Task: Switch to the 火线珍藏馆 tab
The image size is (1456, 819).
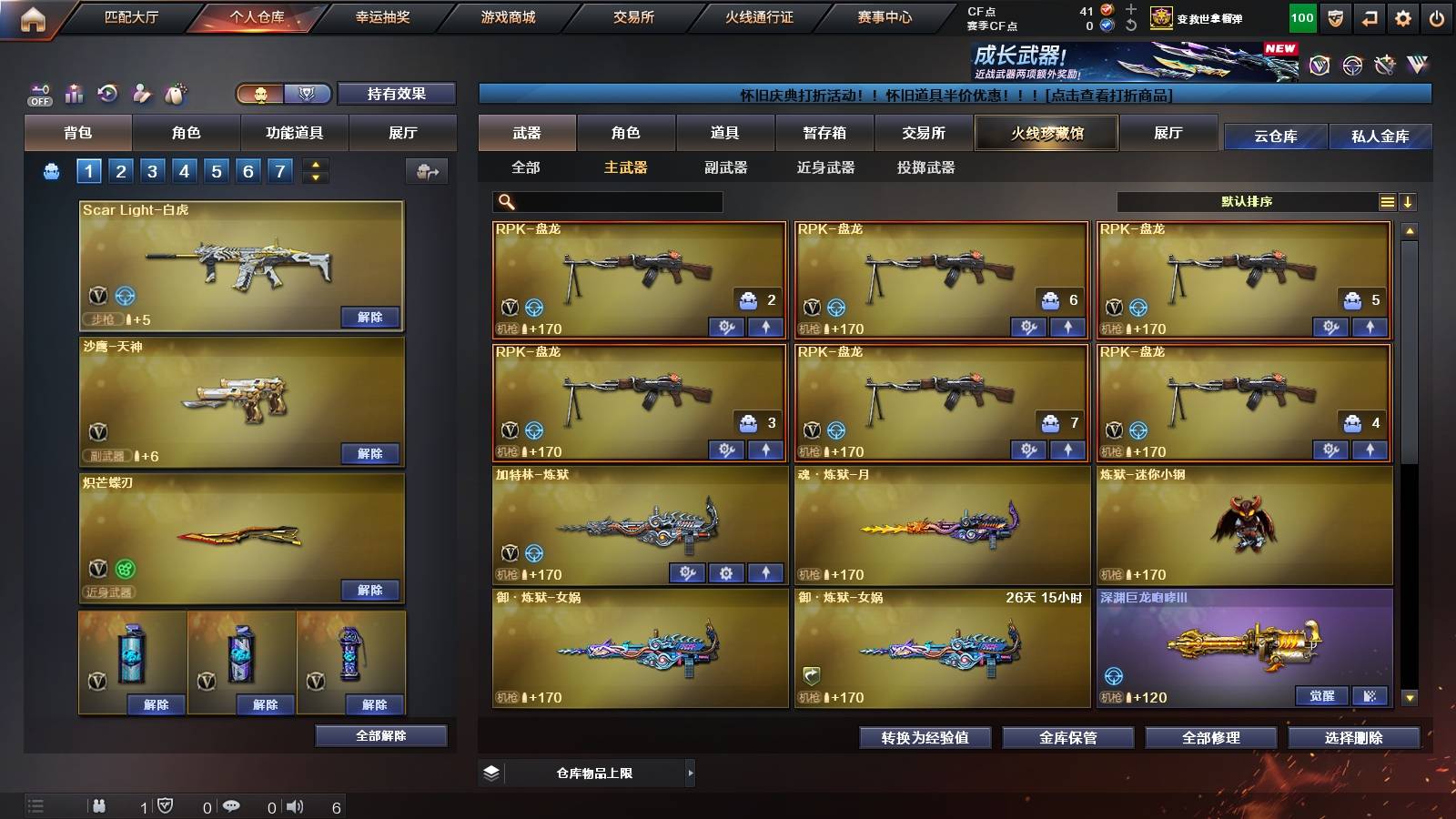Action: point(1046,133)
